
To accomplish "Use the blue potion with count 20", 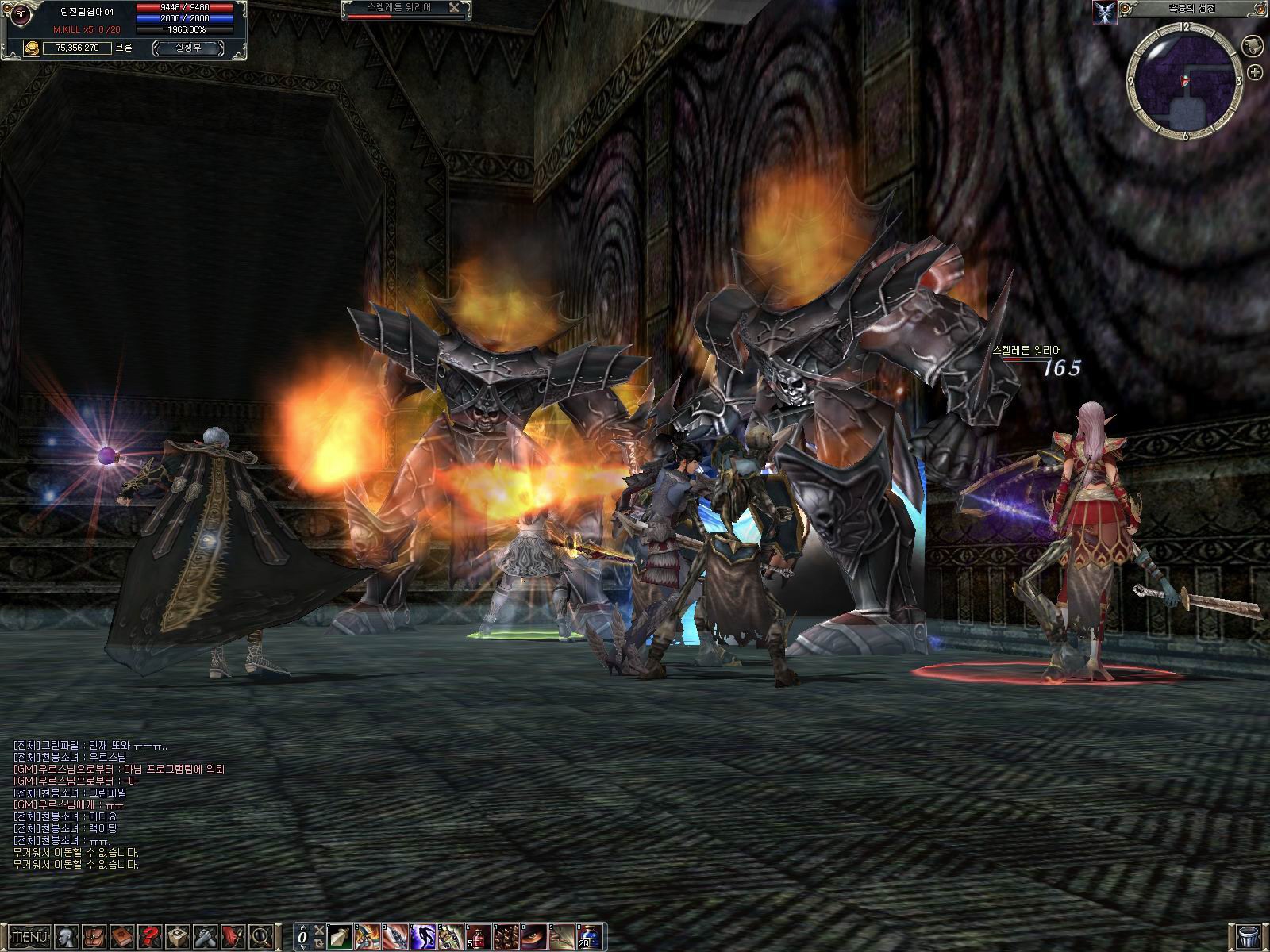I will (x=590, y=936).
